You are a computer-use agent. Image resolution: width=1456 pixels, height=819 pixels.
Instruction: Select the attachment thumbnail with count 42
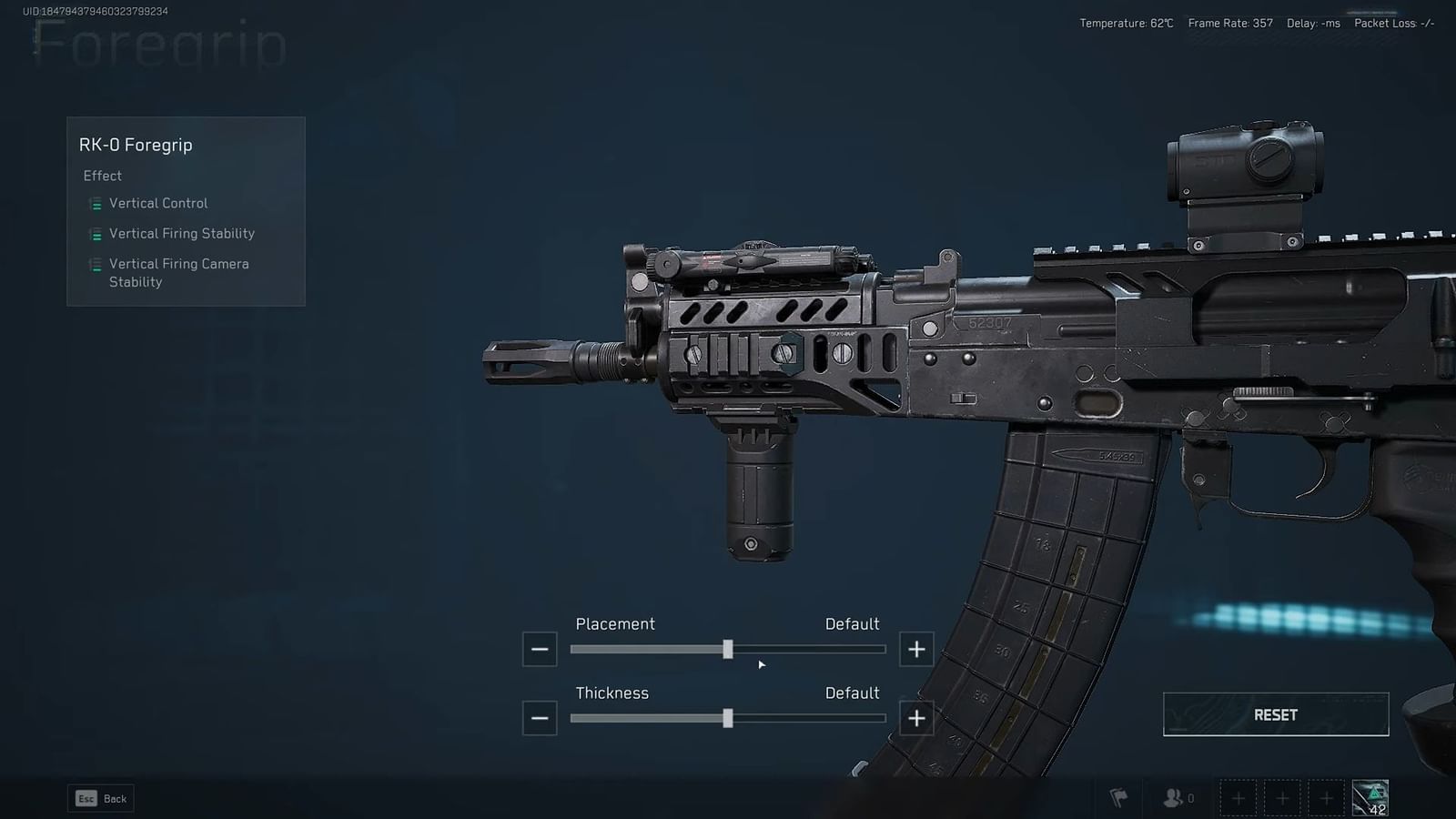coord(1370,797)
